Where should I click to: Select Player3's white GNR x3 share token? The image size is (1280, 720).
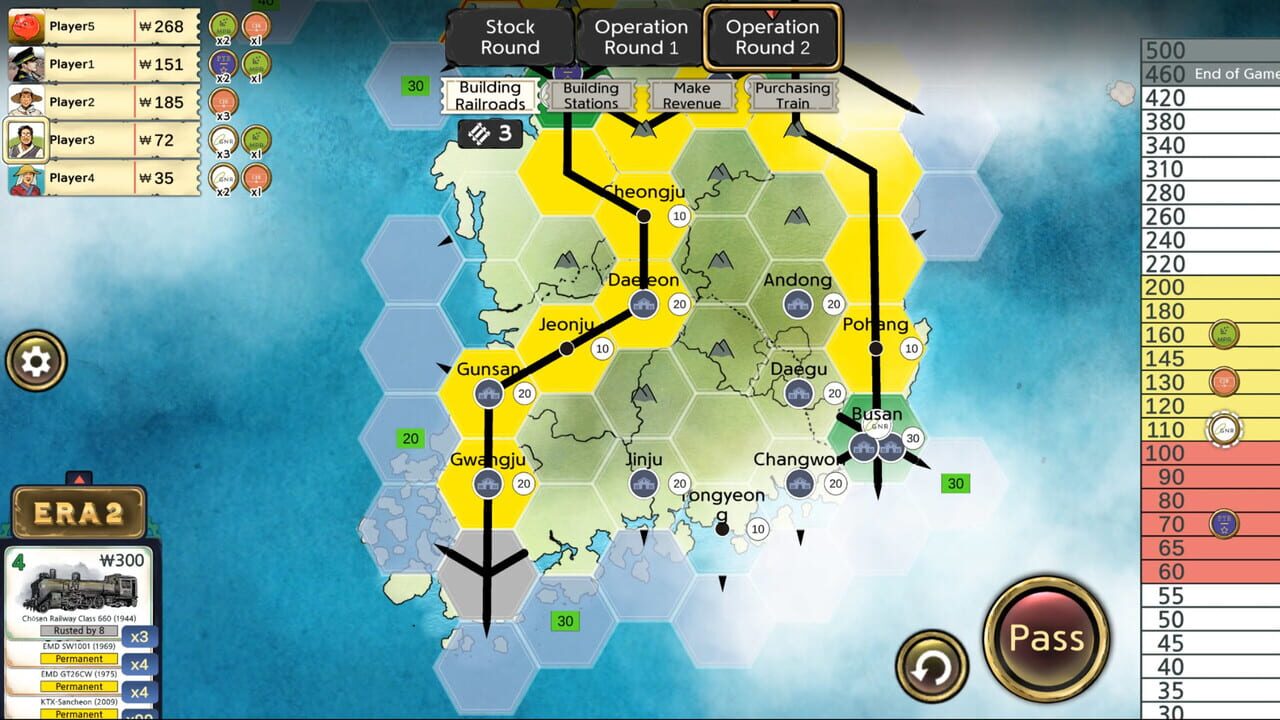click(x=221, y=140)
